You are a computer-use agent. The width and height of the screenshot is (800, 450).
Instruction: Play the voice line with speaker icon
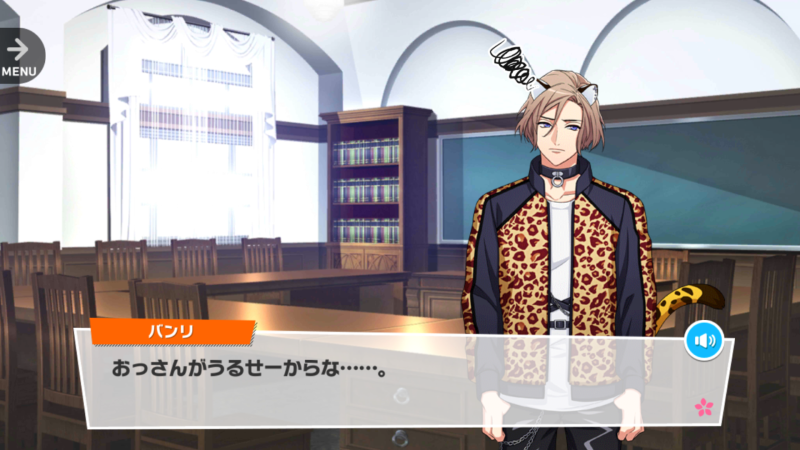[x=704, y=342]
